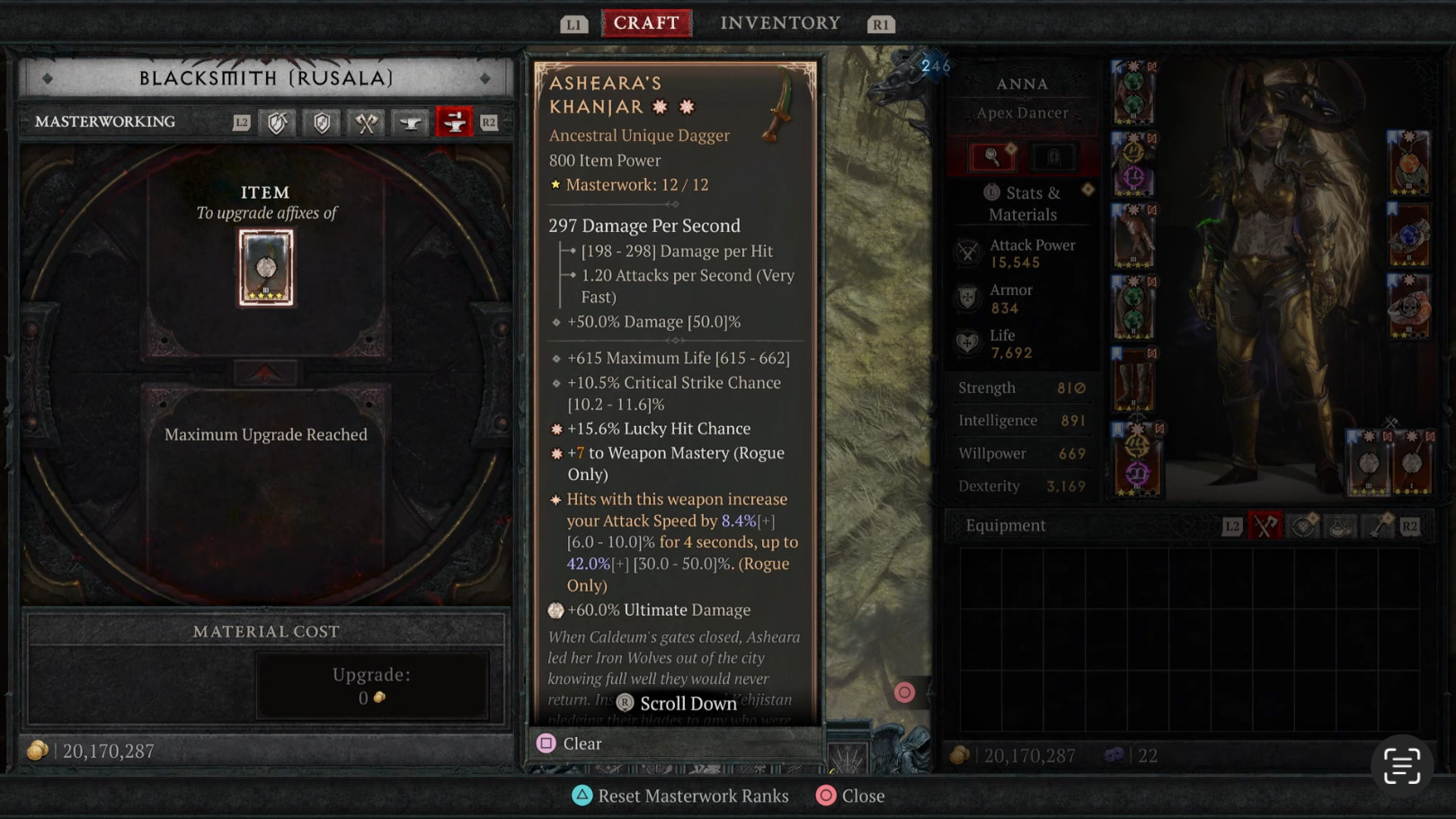Open the Tempering shield icon tab

pos(321,122)
